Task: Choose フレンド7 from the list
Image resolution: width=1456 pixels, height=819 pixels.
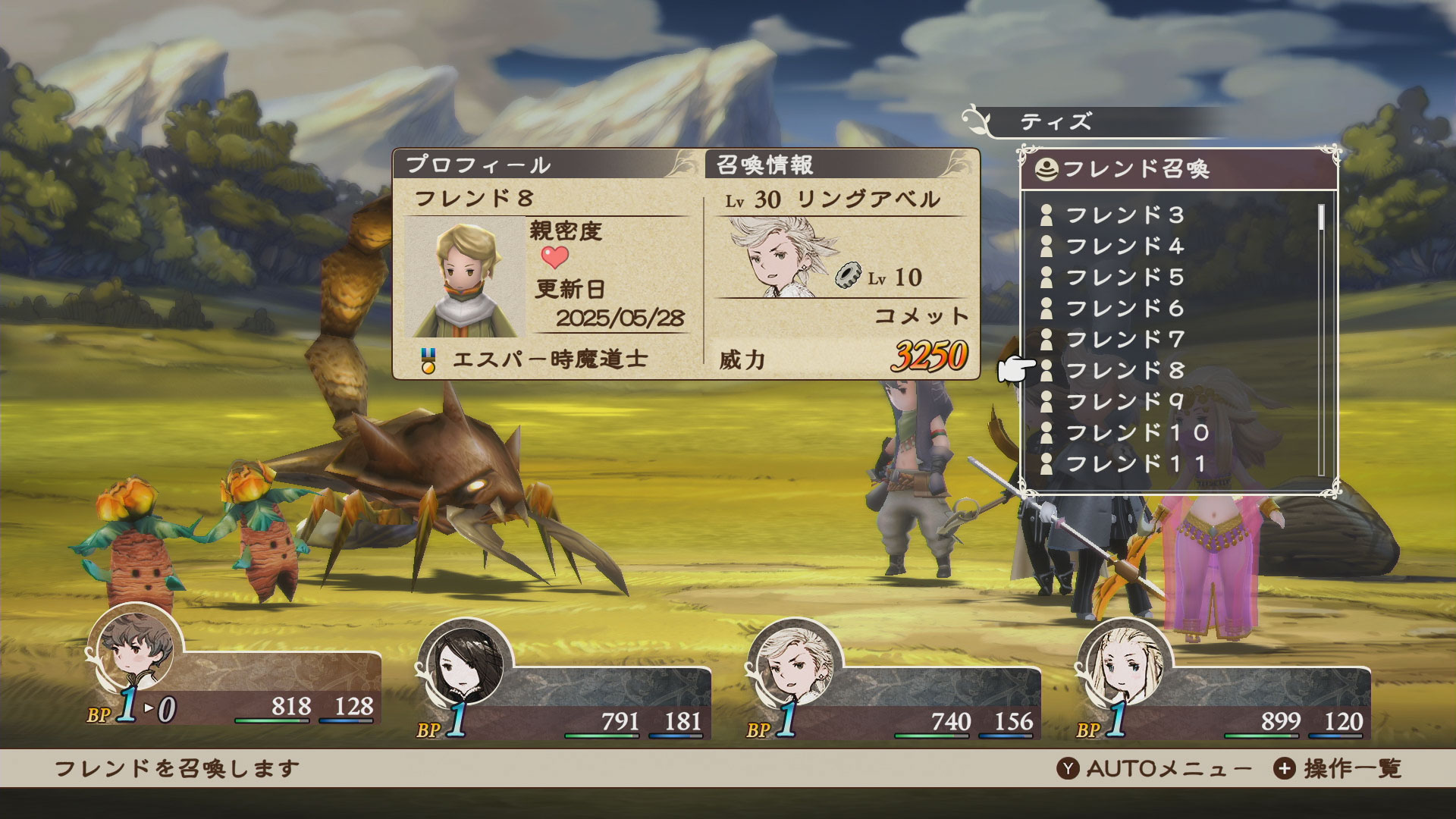Action: (1125, 340)
